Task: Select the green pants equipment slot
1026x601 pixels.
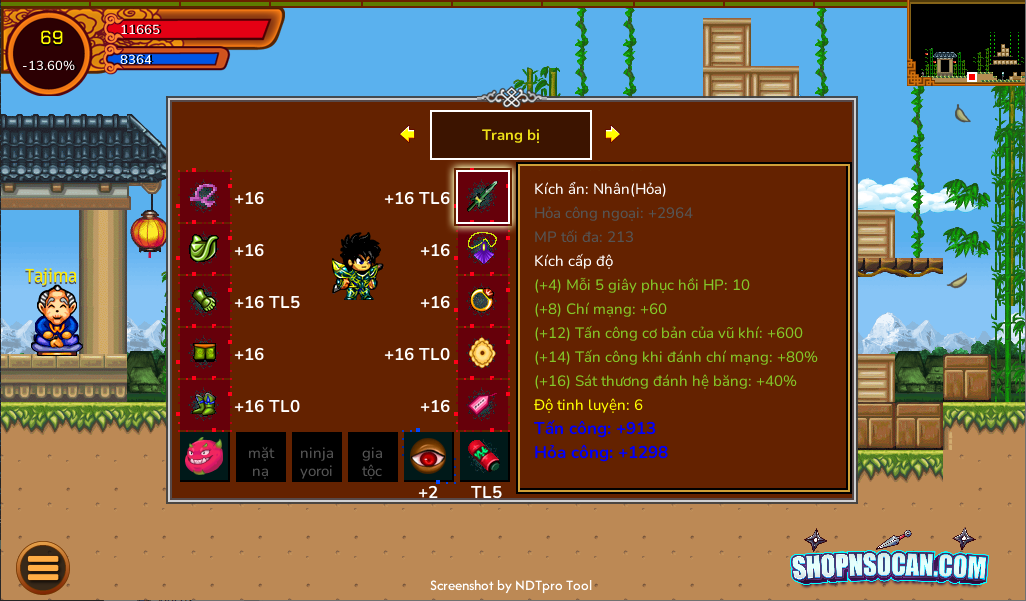Action: [x=205, y=353]
